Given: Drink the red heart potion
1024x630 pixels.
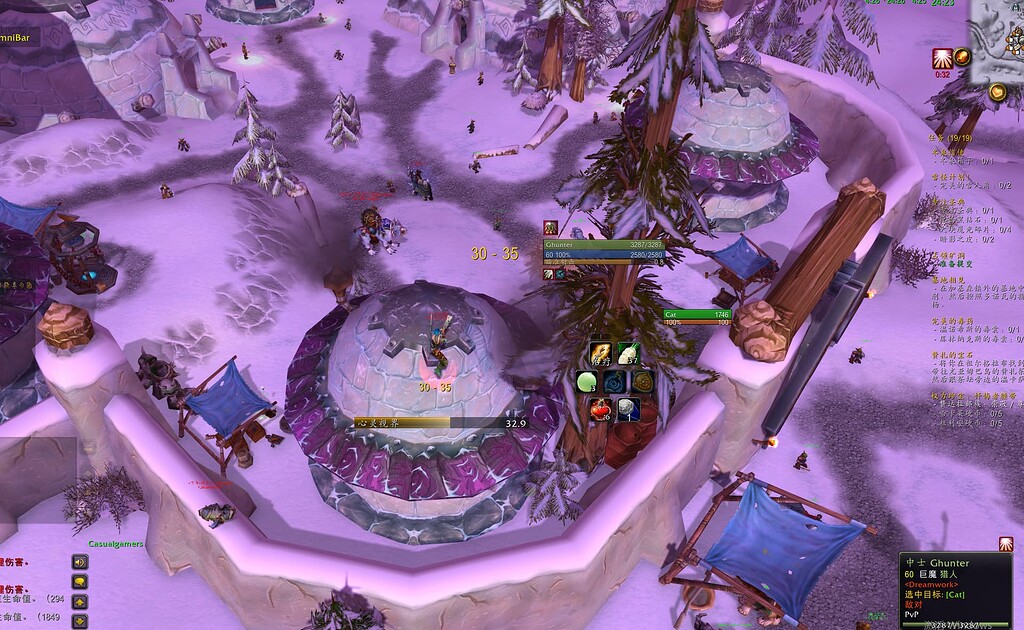Looking at the screenshot, I should tap(601, 409).
